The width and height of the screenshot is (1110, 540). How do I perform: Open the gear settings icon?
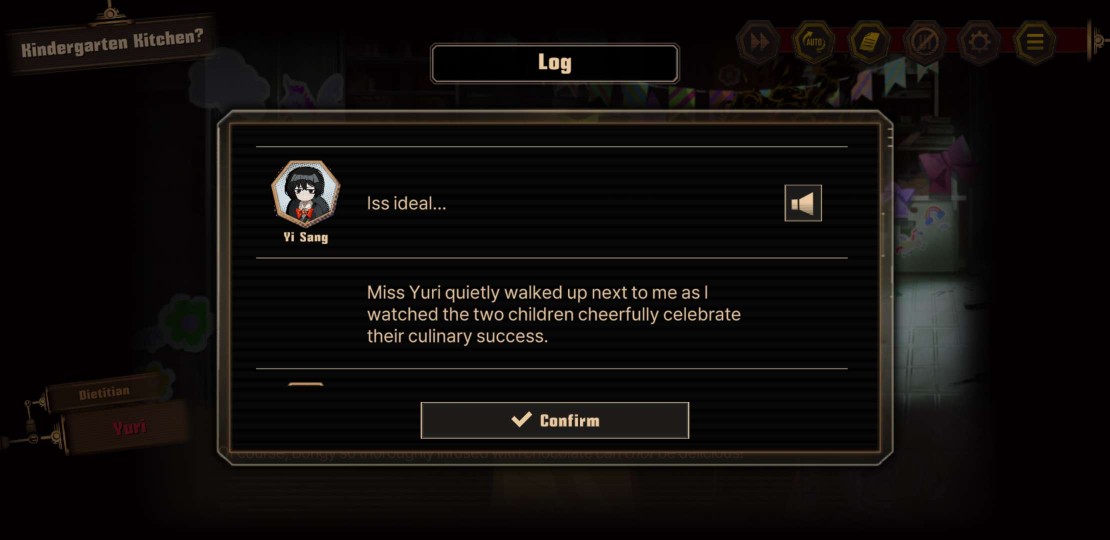[979, 43]
